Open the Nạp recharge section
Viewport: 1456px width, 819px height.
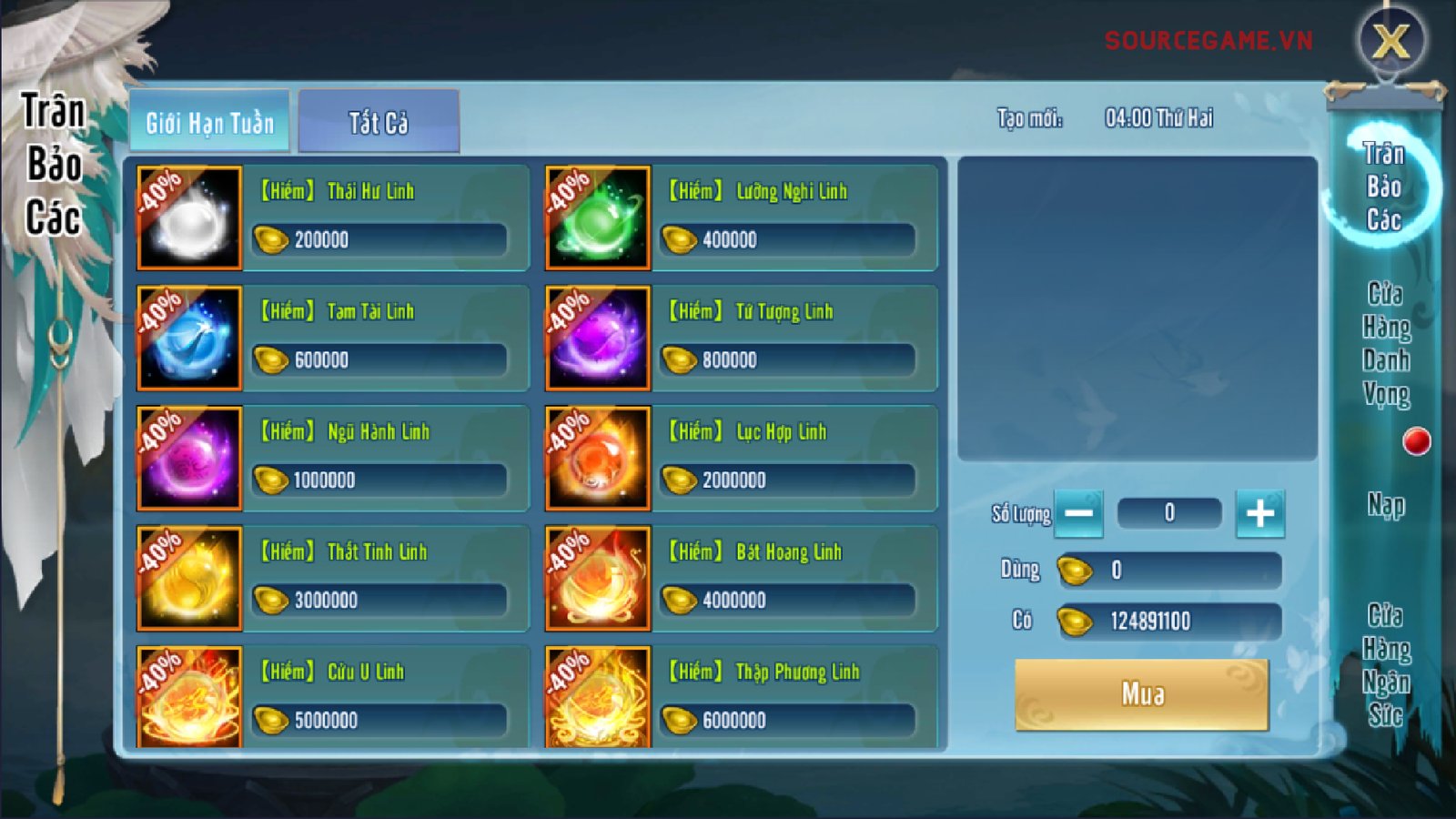[1386, 505]
